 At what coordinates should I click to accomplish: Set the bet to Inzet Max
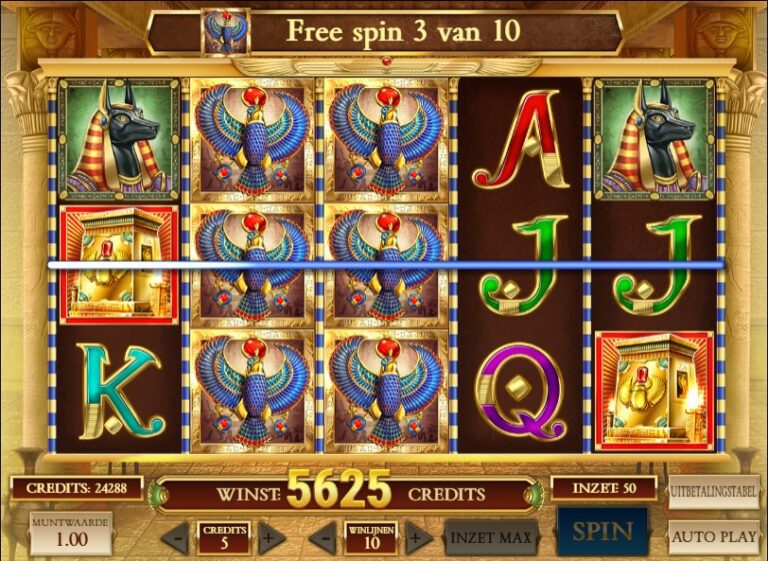click(x=490, y=537)
